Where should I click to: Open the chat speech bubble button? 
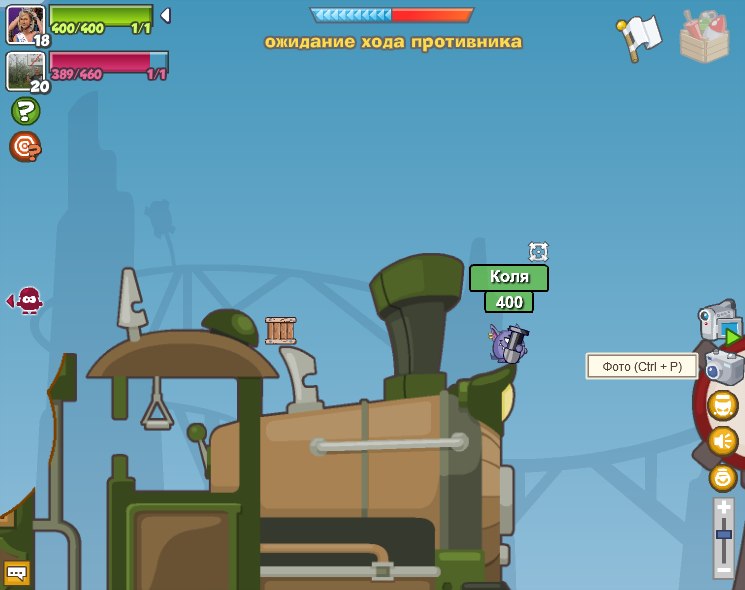pos(17,573)
